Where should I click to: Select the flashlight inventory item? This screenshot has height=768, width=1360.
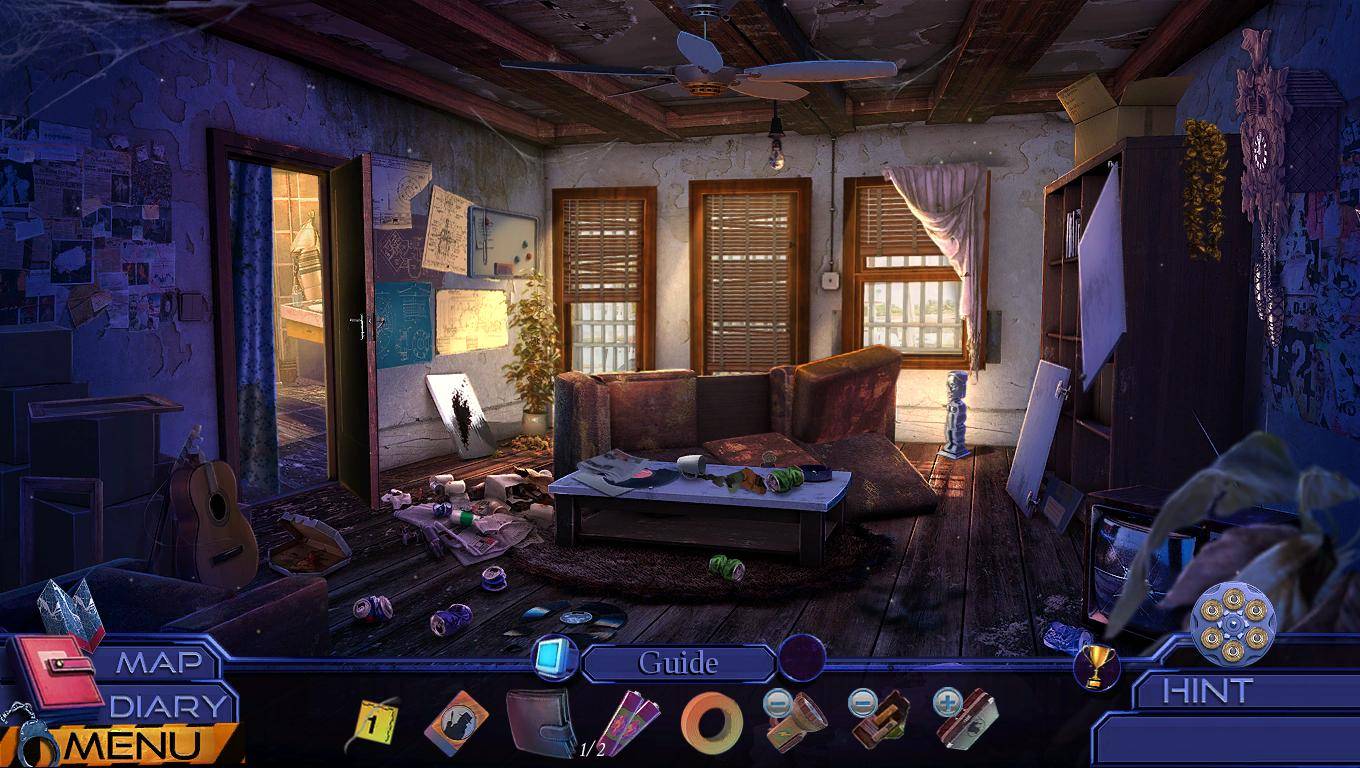pos(798,720)
